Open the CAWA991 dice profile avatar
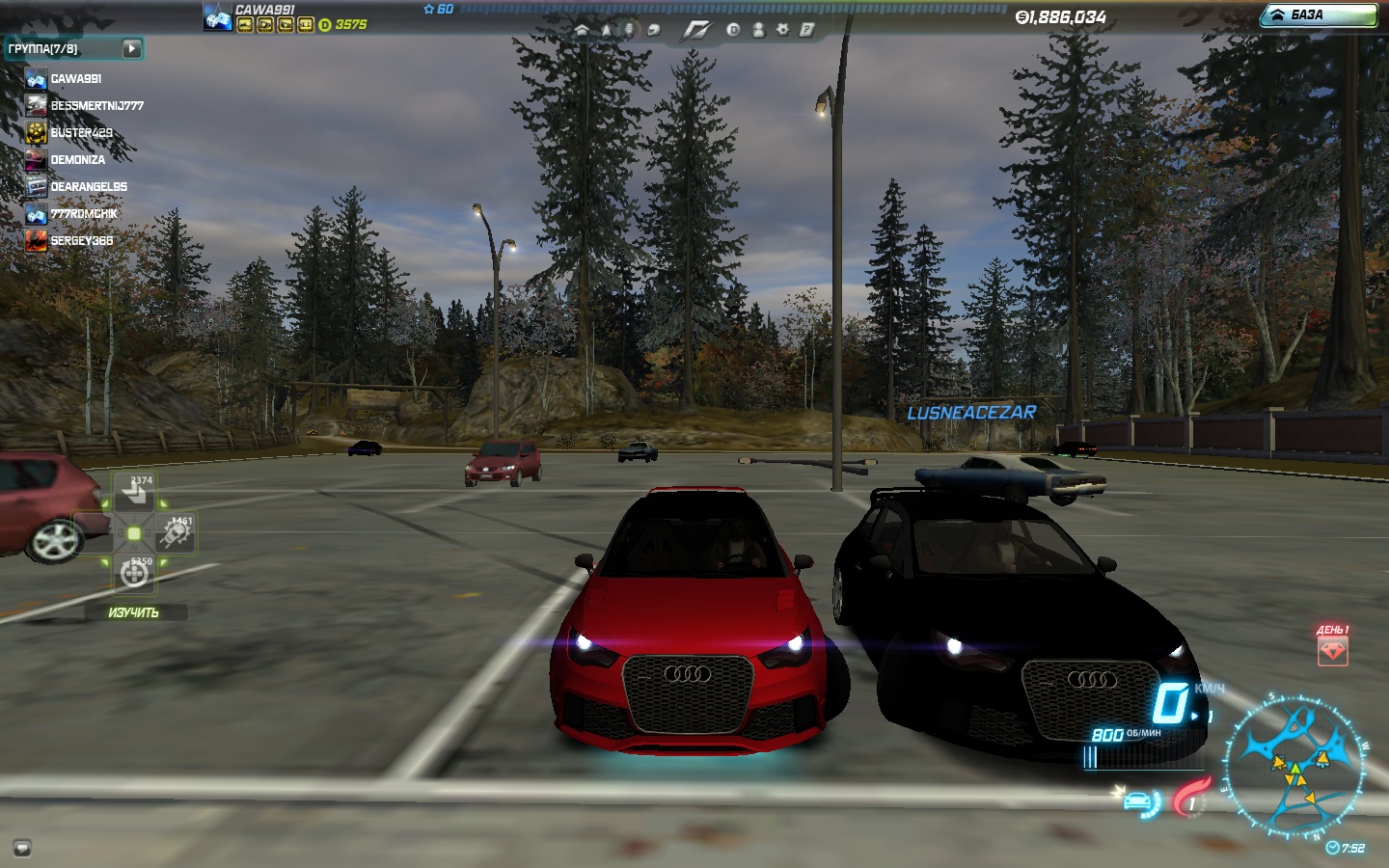 [x=218, y=16]
